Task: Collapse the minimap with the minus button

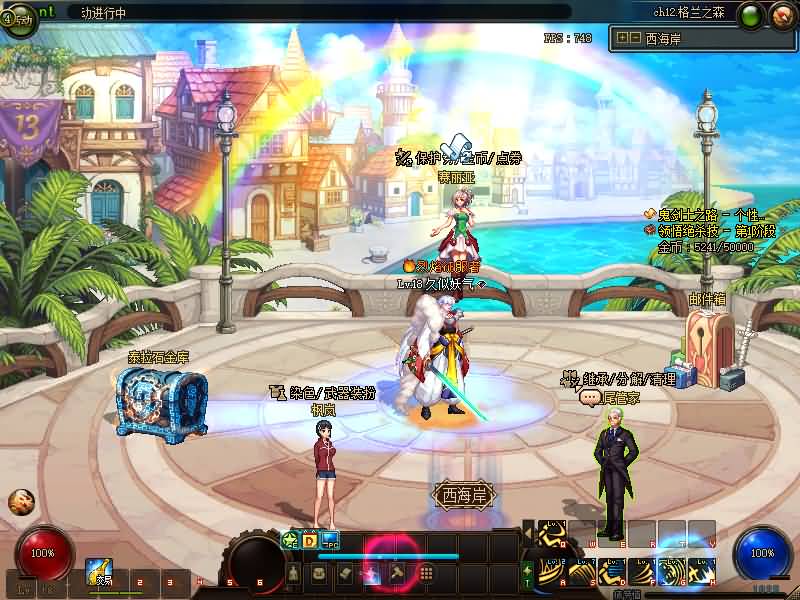Action: (634, 38)
